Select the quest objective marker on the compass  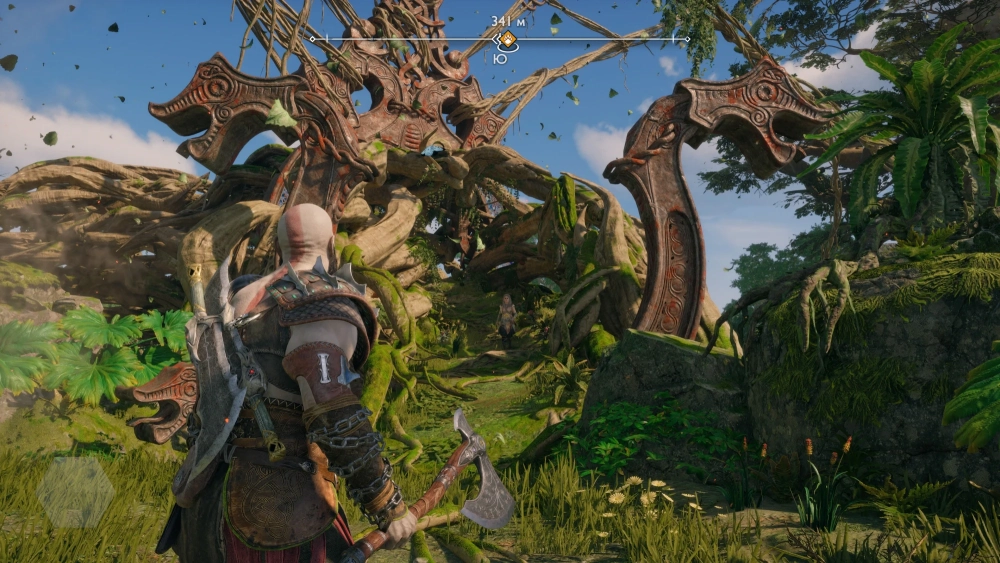[x=507, y=40]
